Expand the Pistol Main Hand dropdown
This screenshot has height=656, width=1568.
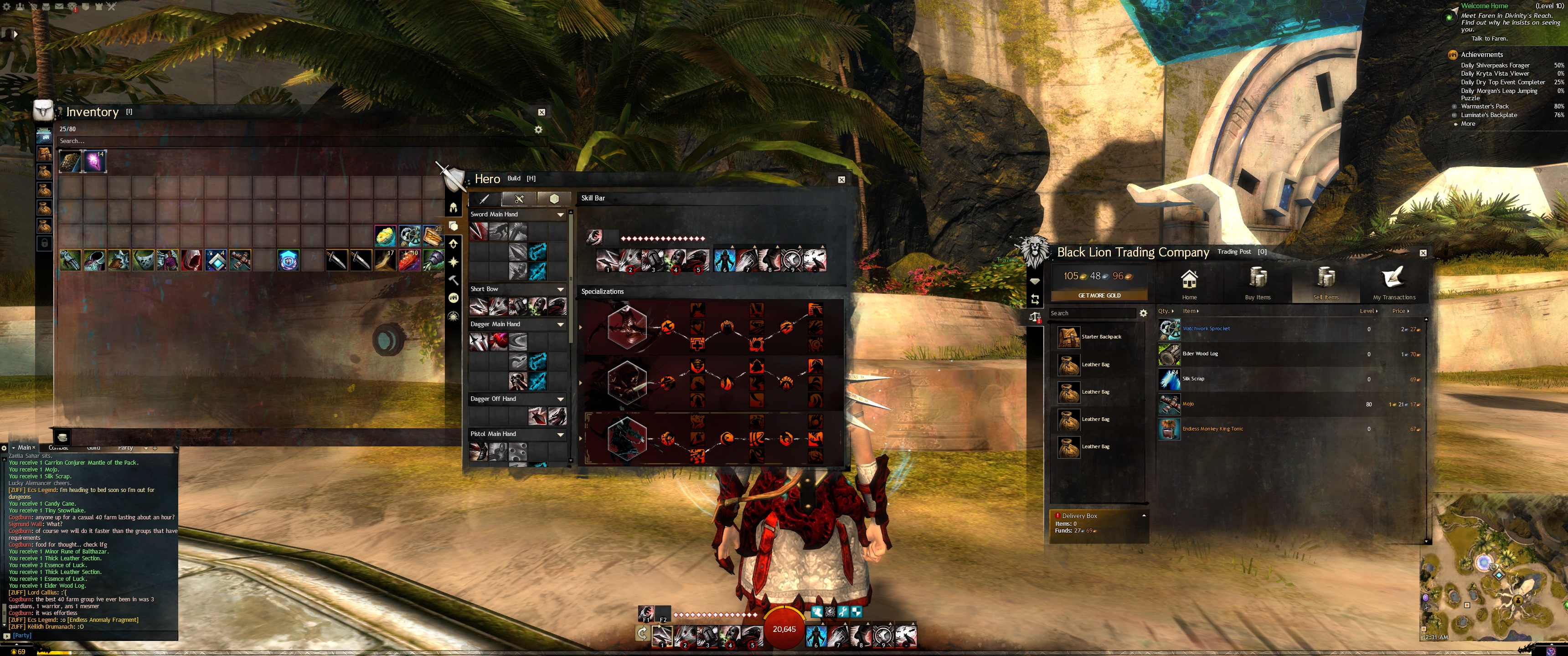pos(560,435)
